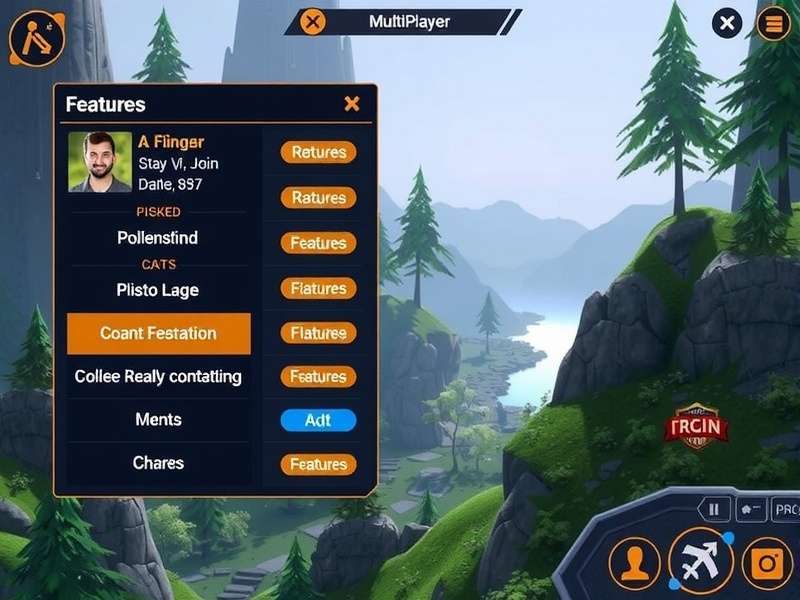Choose the Ments entry
The width and height of the screenshot is (800, 600).
(158, 420)
